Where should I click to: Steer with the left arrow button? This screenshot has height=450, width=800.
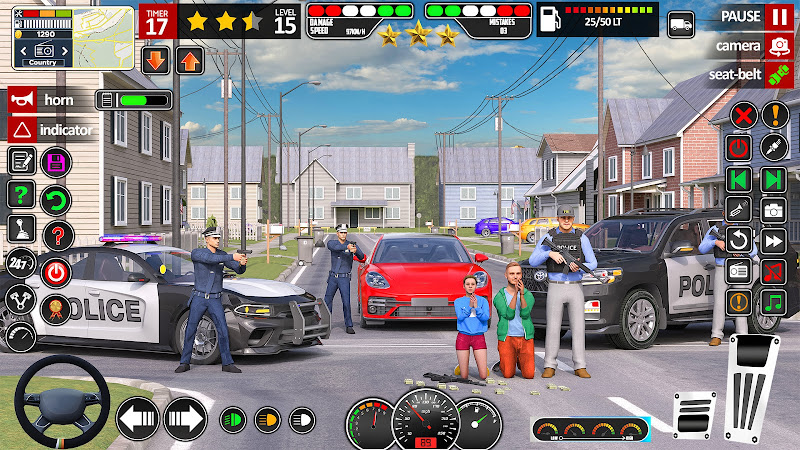[137, 418]
